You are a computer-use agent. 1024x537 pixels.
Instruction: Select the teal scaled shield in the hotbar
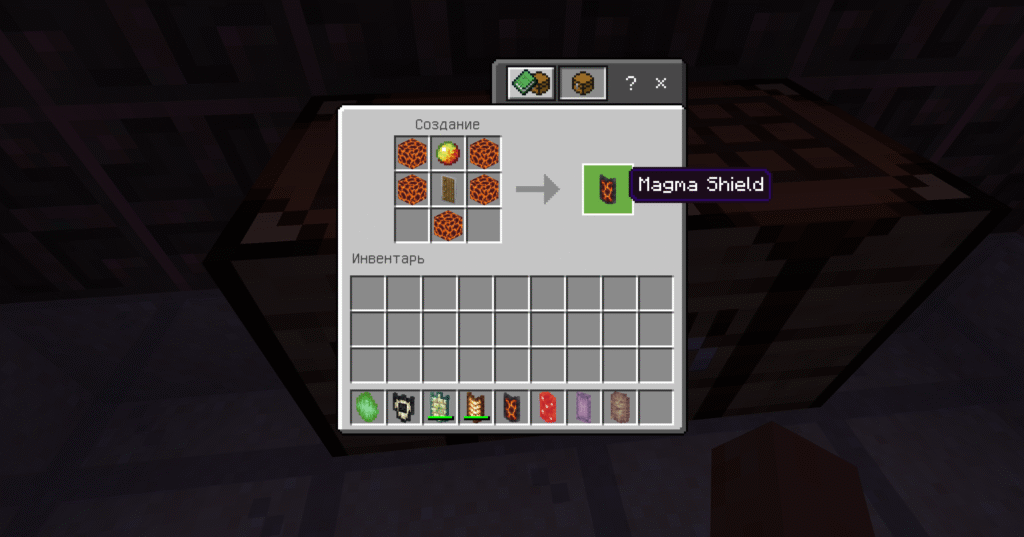440,407
